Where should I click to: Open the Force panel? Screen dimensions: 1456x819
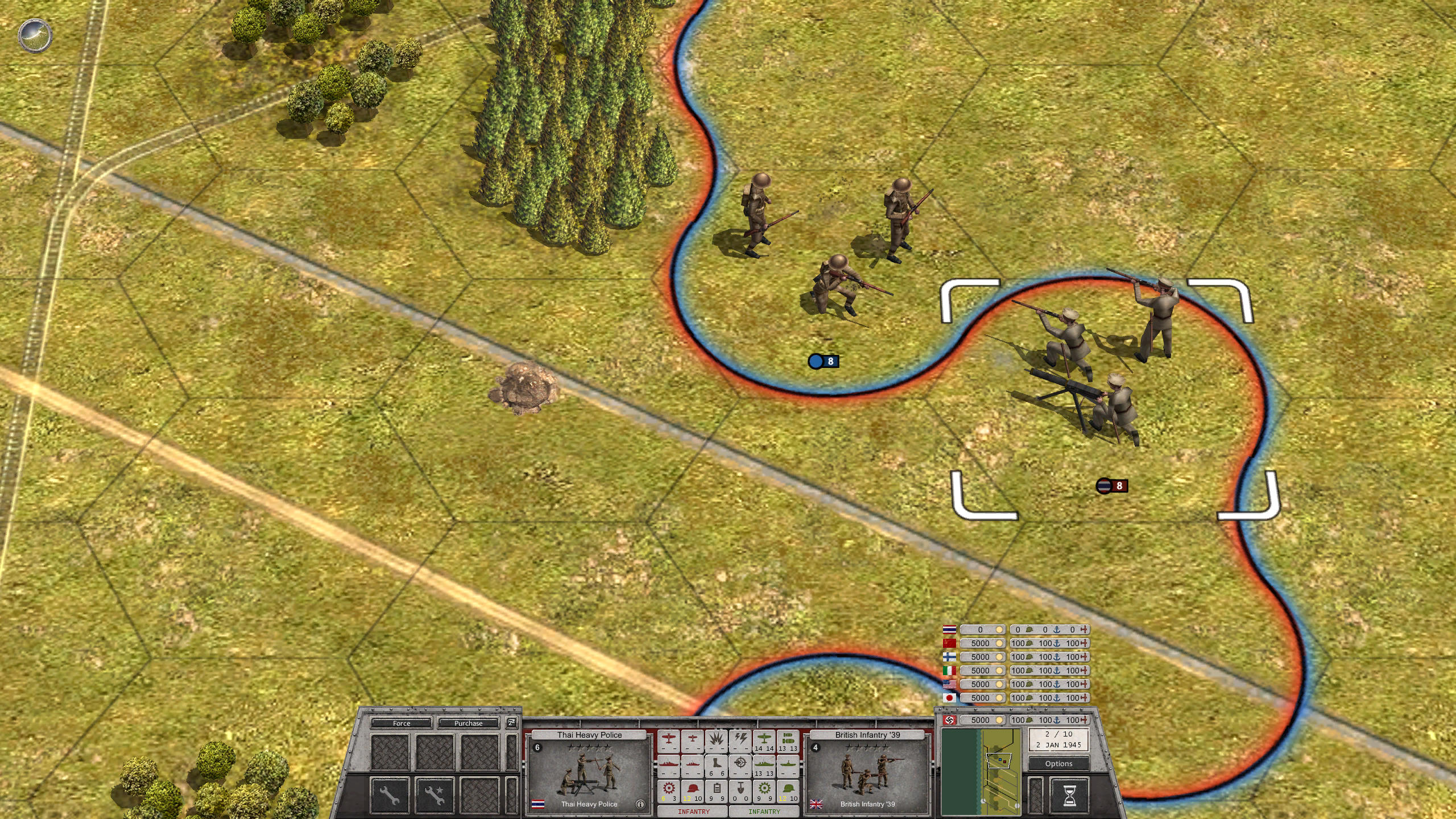402,723
